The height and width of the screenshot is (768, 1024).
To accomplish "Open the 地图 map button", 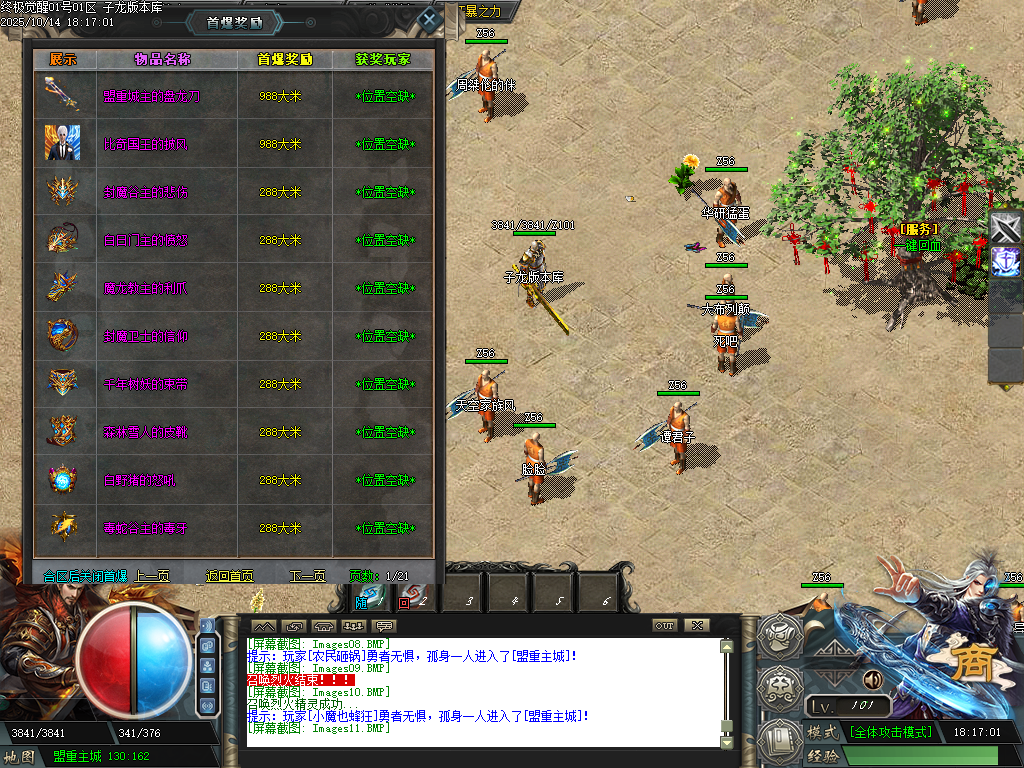I will pyautogui.click(x=20, y=756).
